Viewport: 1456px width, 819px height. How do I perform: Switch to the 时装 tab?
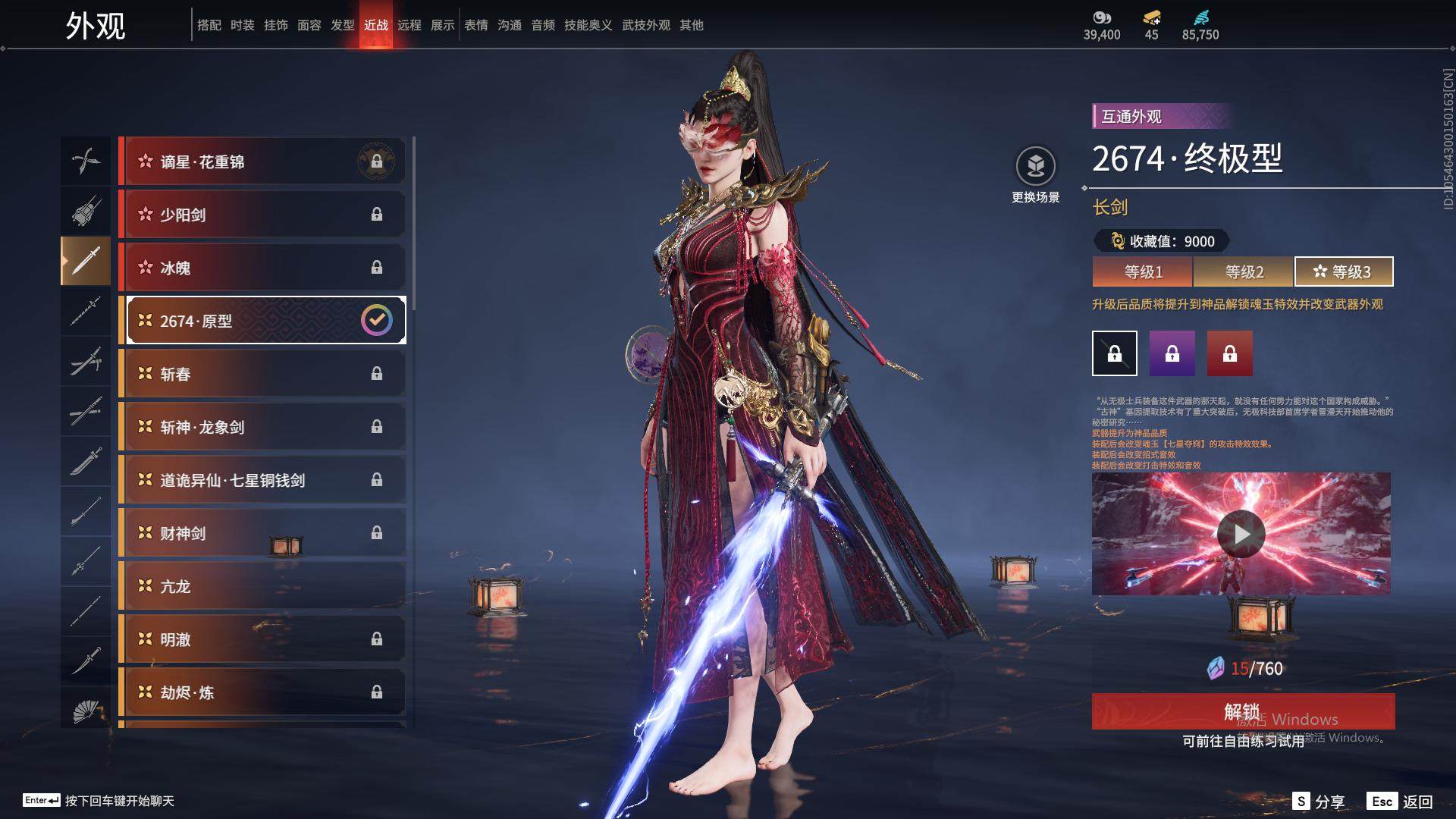243,25
